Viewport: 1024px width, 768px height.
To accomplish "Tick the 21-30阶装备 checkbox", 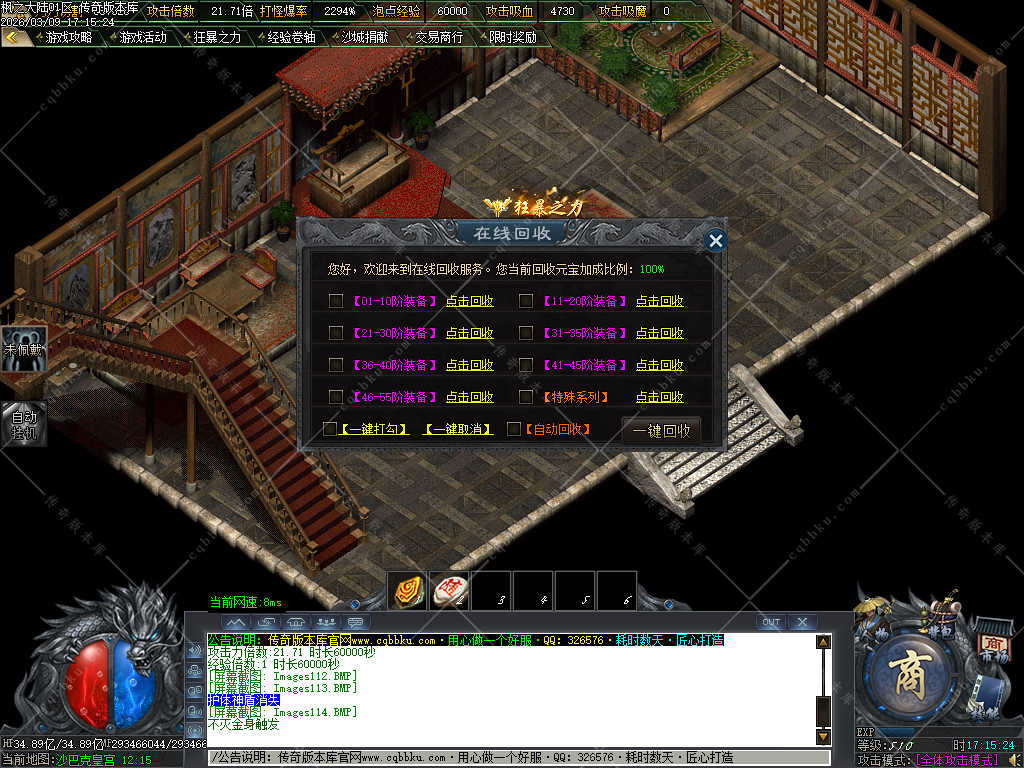I will pyautogui.click(x=336, y=333).
